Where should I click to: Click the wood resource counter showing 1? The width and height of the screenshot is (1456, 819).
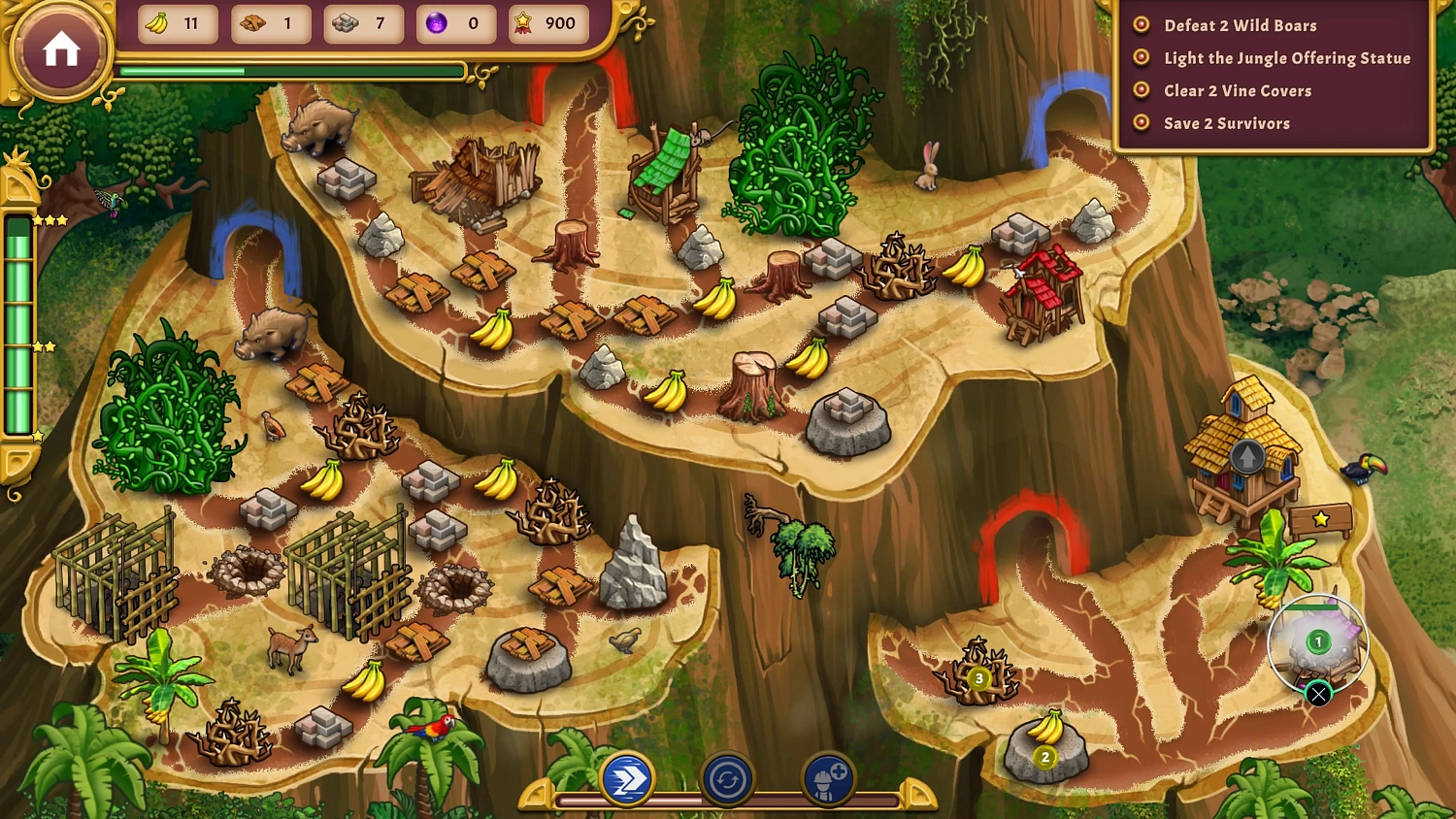point(270,23)
